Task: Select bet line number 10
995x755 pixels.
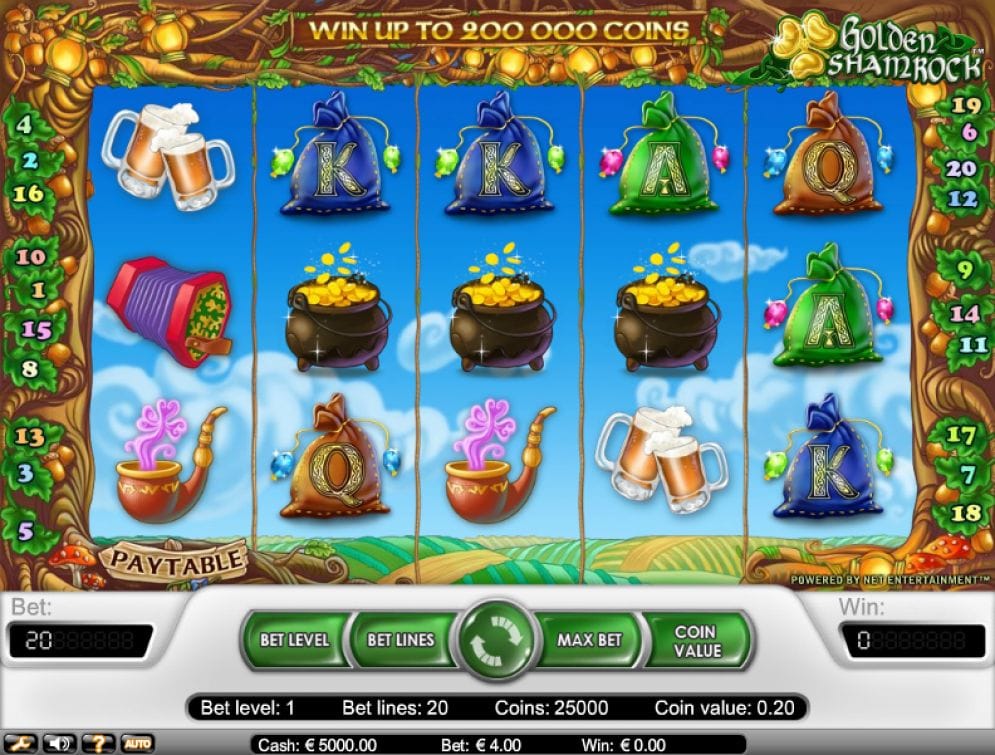Action: point(31,257)
